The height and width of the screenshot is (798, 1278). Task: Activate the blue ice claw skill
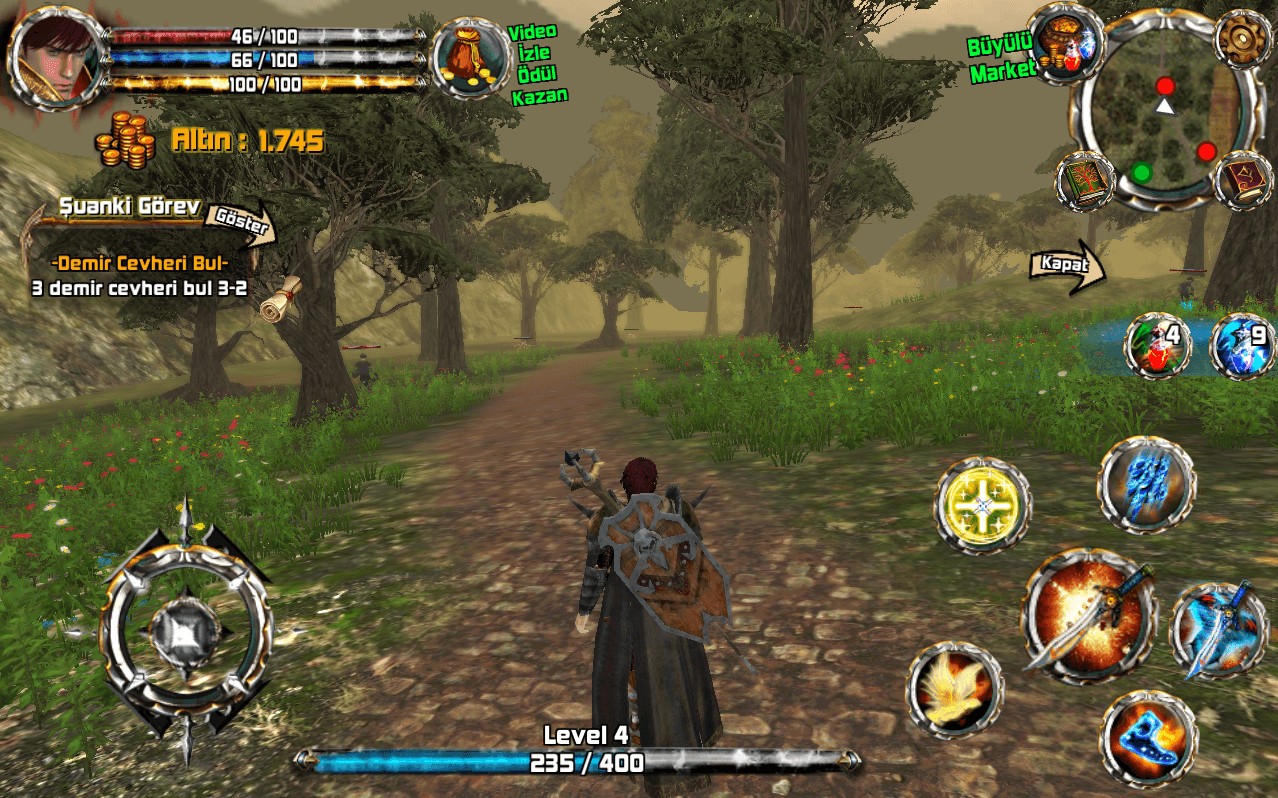point(1145,484)
